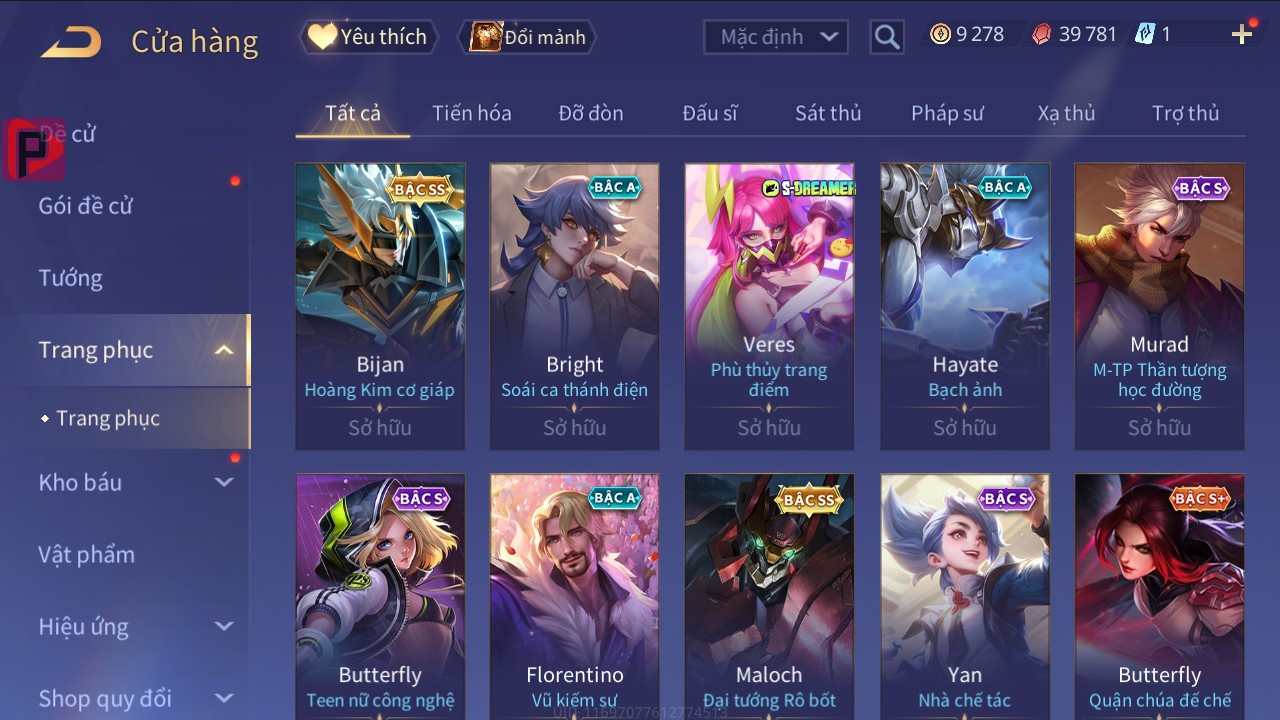Image resolution: width=1280 pixels, height=720 pixels.
Task: Select the Sát thủ tab
Action: (827, 113)
